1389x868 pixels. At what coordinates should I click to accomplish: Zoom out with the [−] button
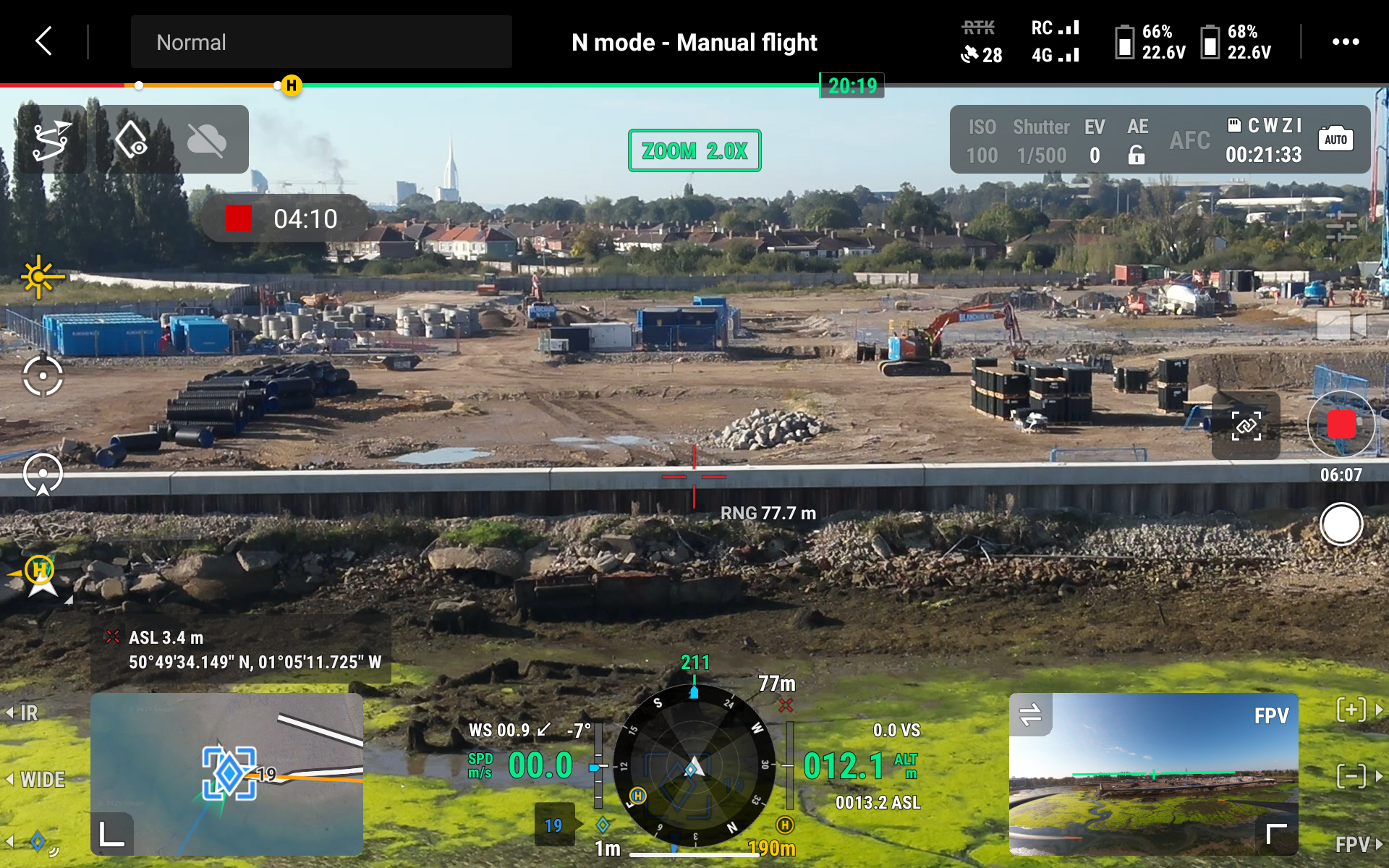click(1351, 776)
